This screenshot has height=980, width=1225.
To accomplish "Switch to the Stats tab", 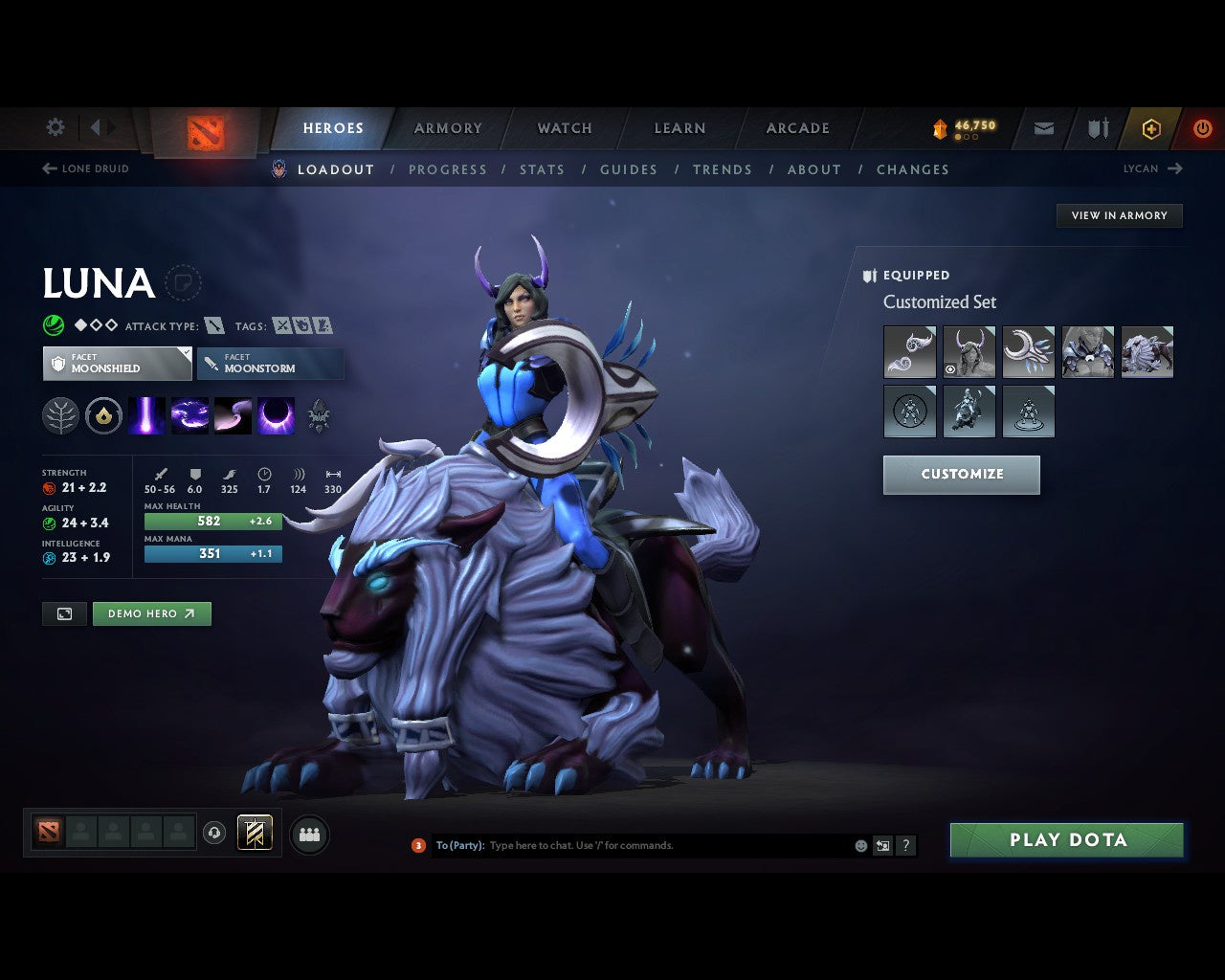I will pyautogui.click(x=542, y=169).
